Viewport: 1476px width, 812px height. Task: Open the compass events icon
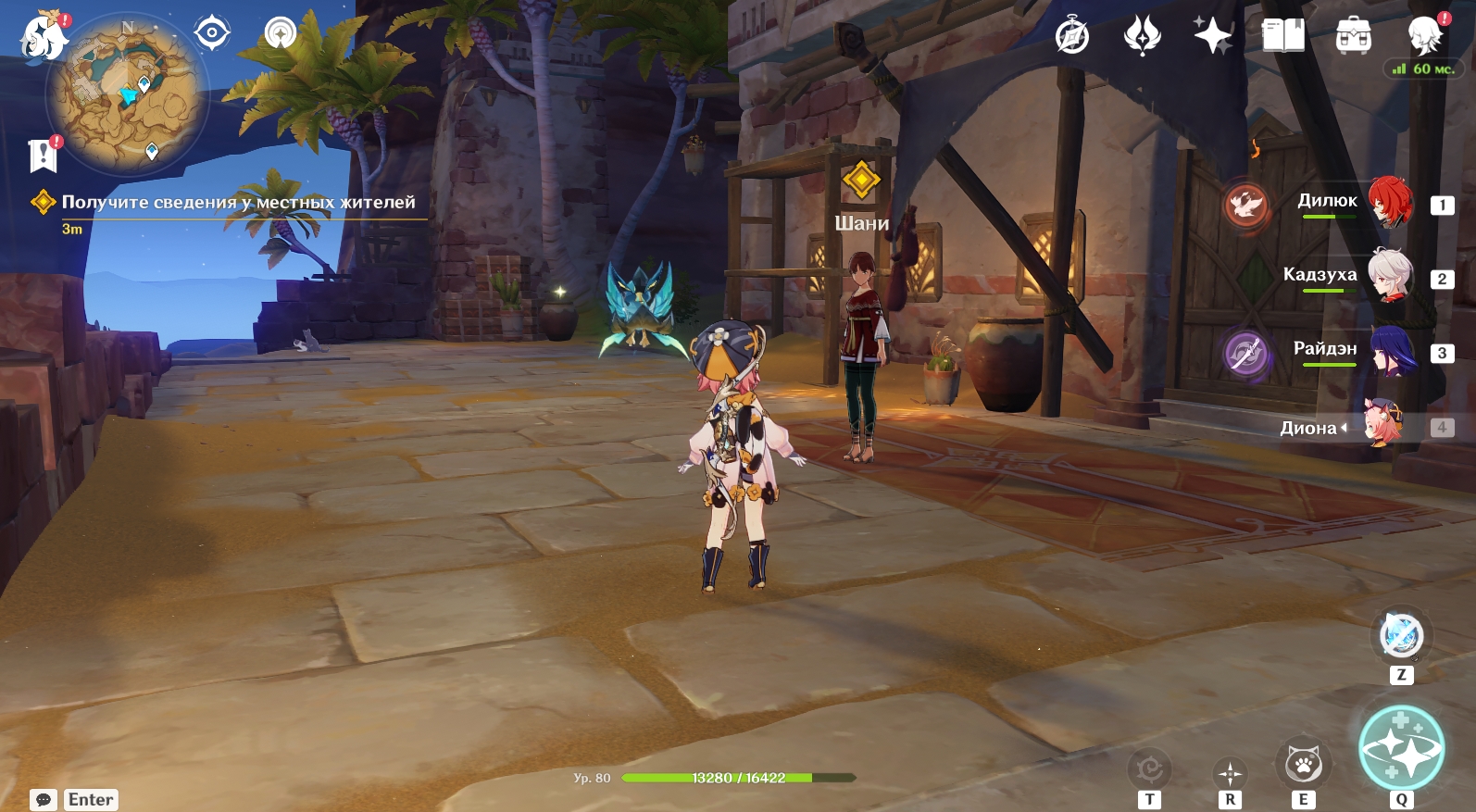coord(1072,36)
